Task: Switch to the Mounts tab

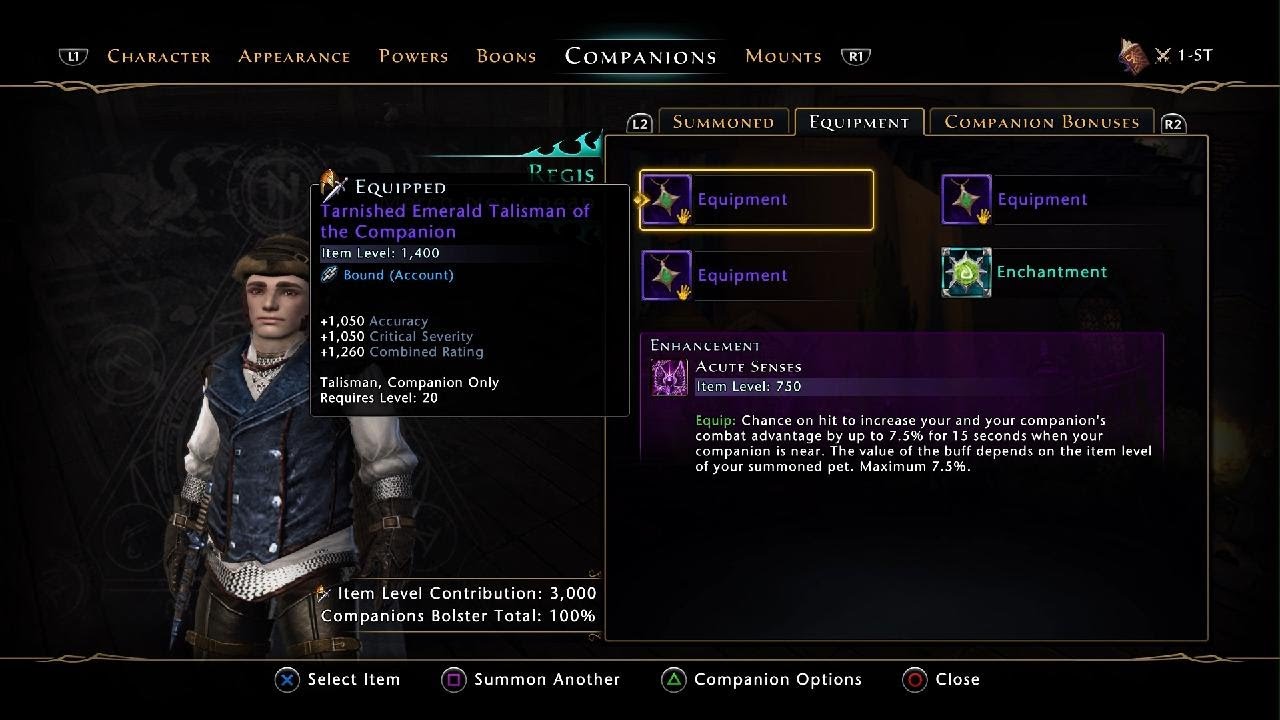Action: (783, 56)
